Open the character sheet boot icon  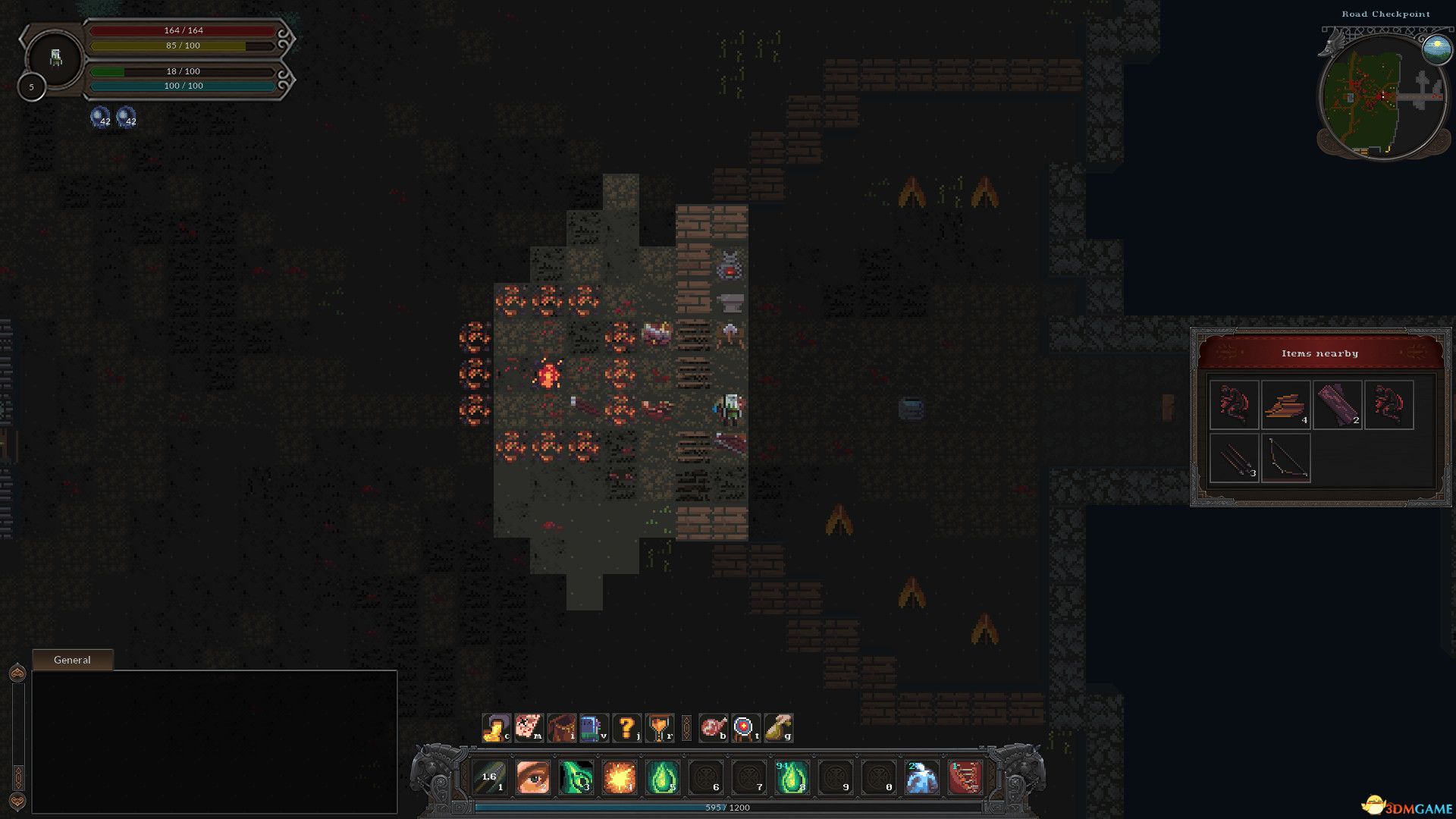496,728
